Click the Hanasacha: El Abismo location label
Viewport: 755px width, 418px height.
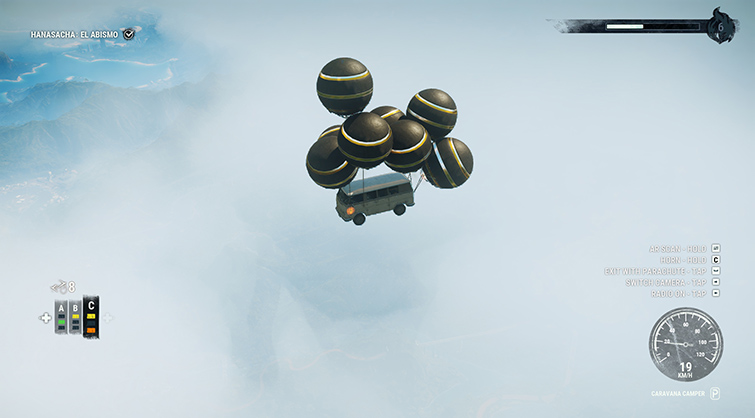pos(74,34)
